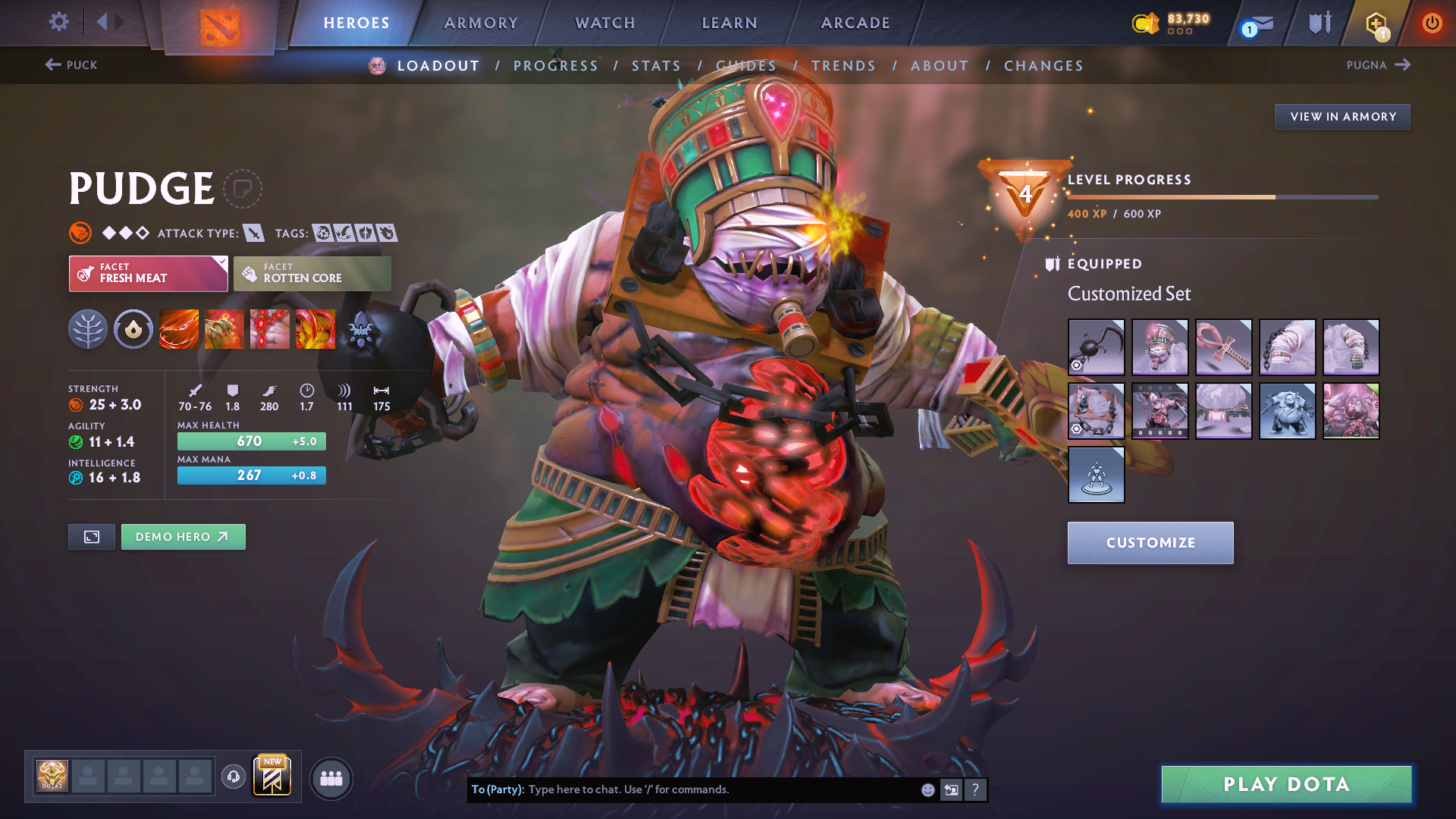Click the Level Progress XP bar

tap(1221, 197)
